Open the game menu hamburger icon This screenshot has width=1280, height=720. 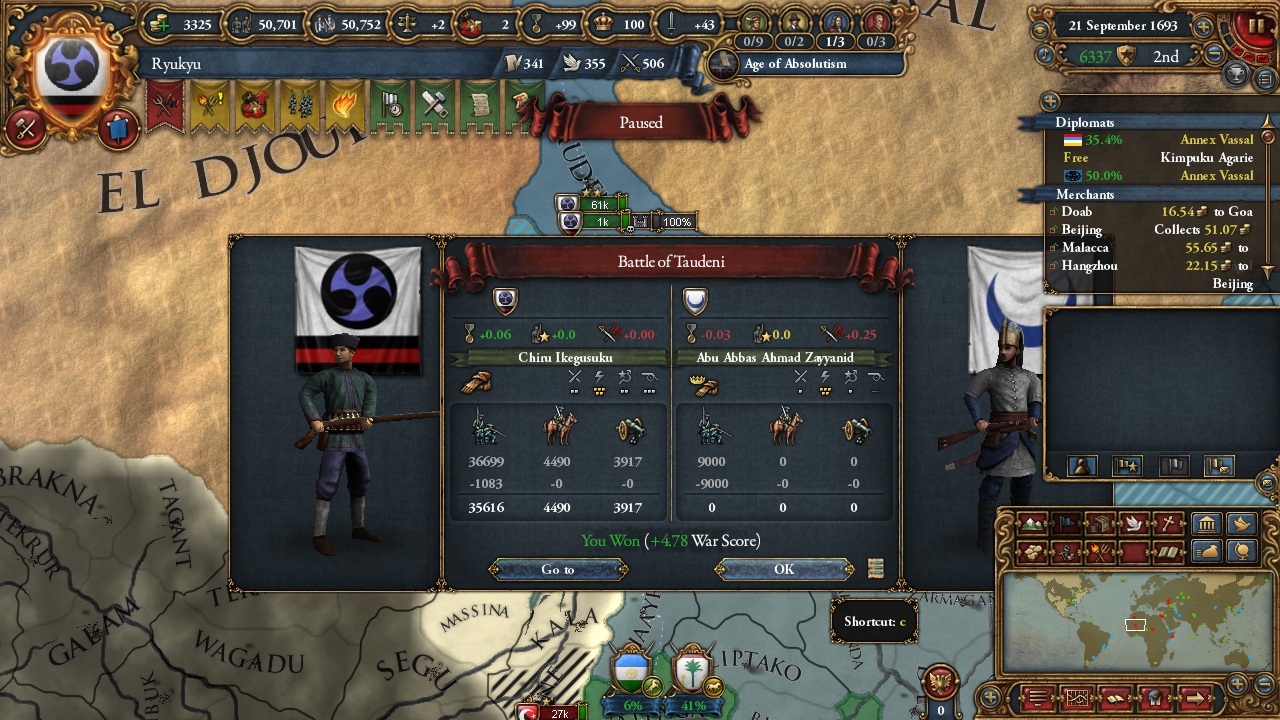tap(1036, 699)
